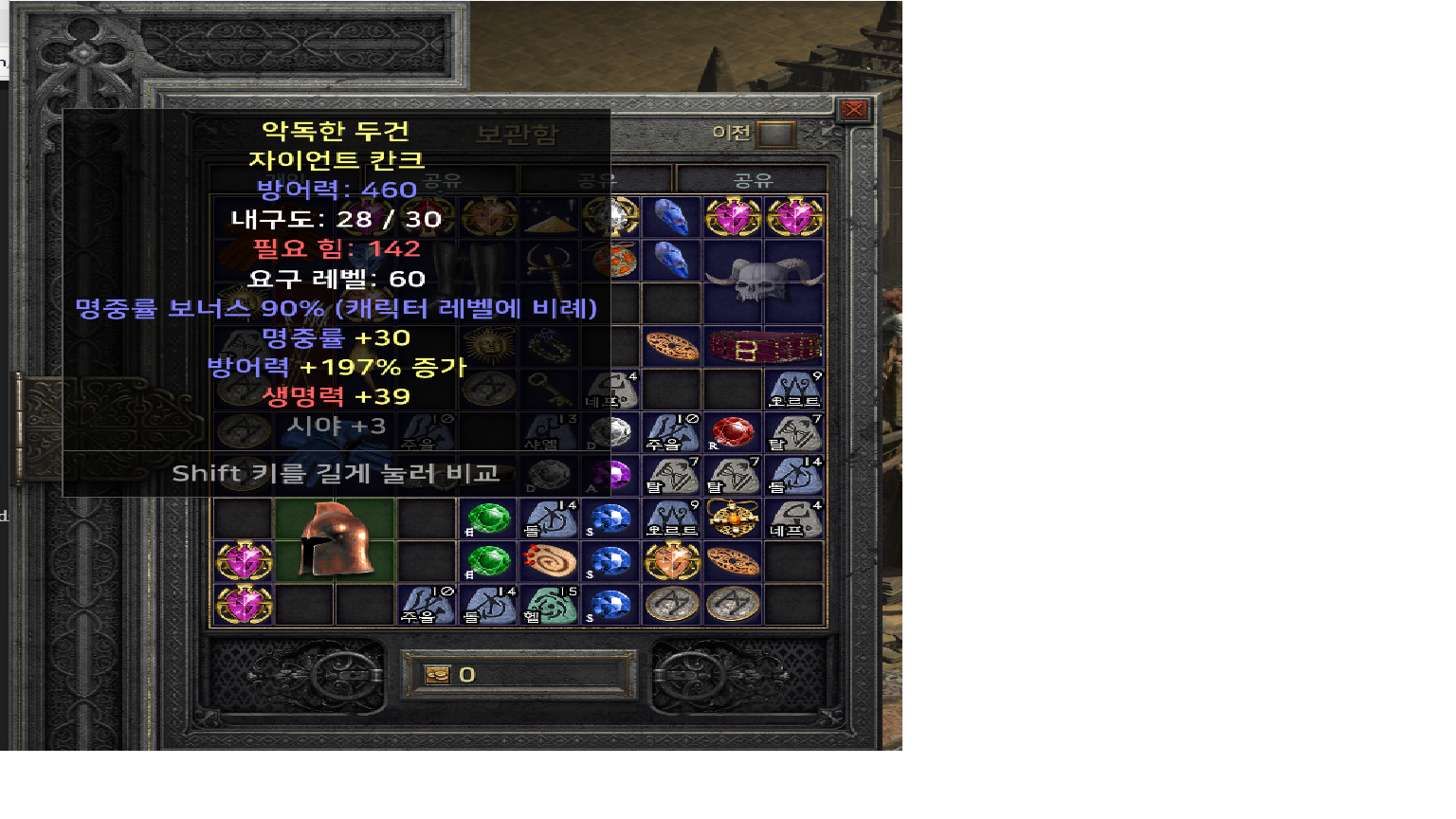Pick up the scroll with red markings

pyautogui.click(x=550, y=561)
